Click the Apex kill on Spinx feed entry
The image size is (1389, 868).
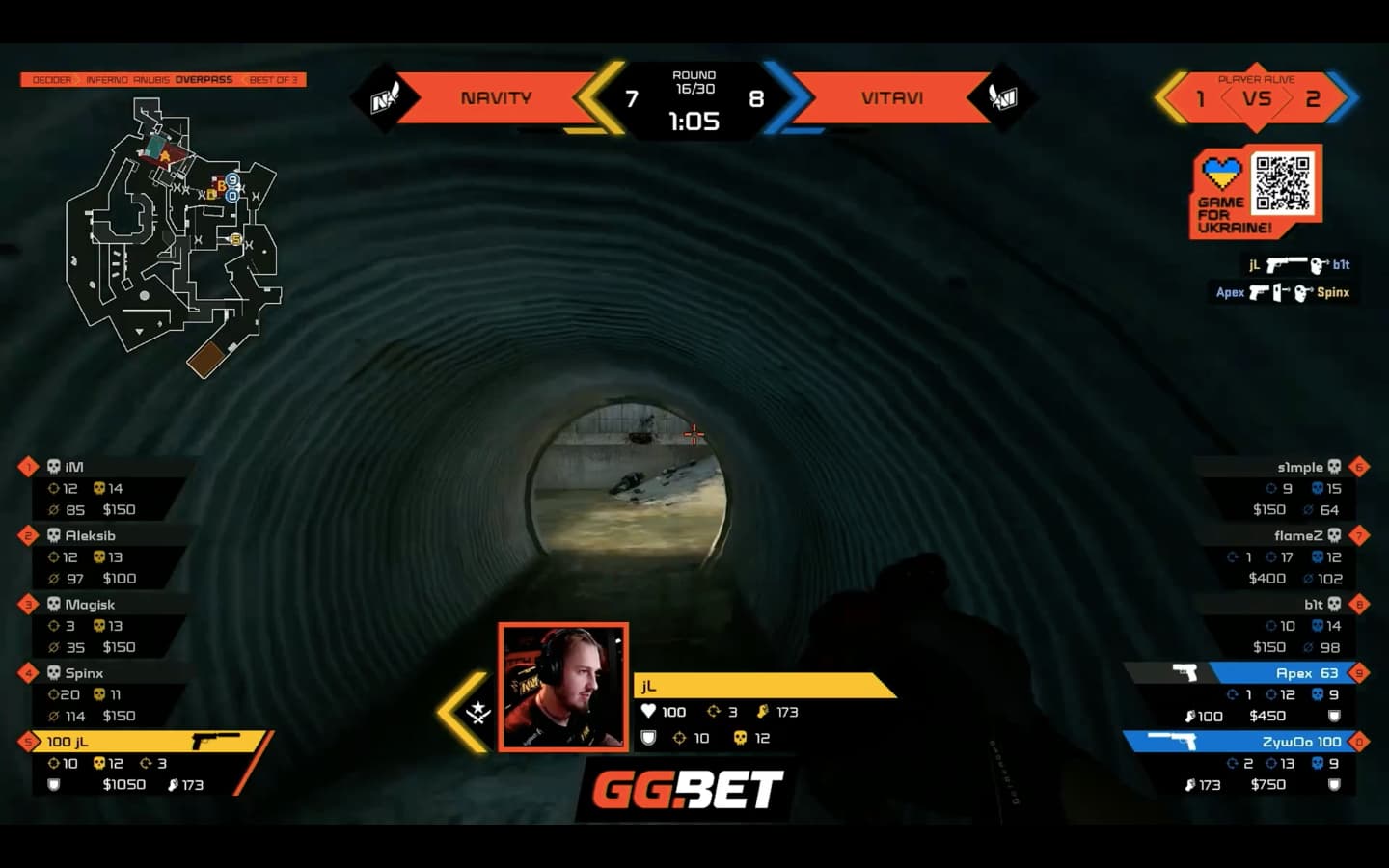tap(1283, 292)
